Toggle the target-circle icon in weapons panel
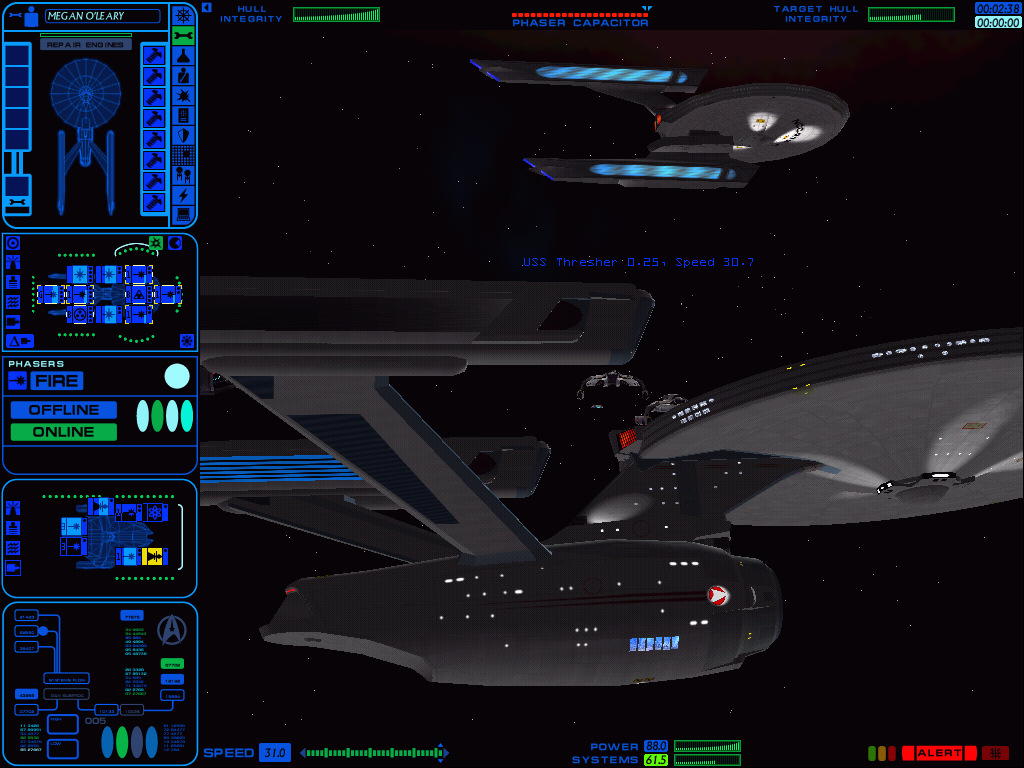 [x=13, y=243]
